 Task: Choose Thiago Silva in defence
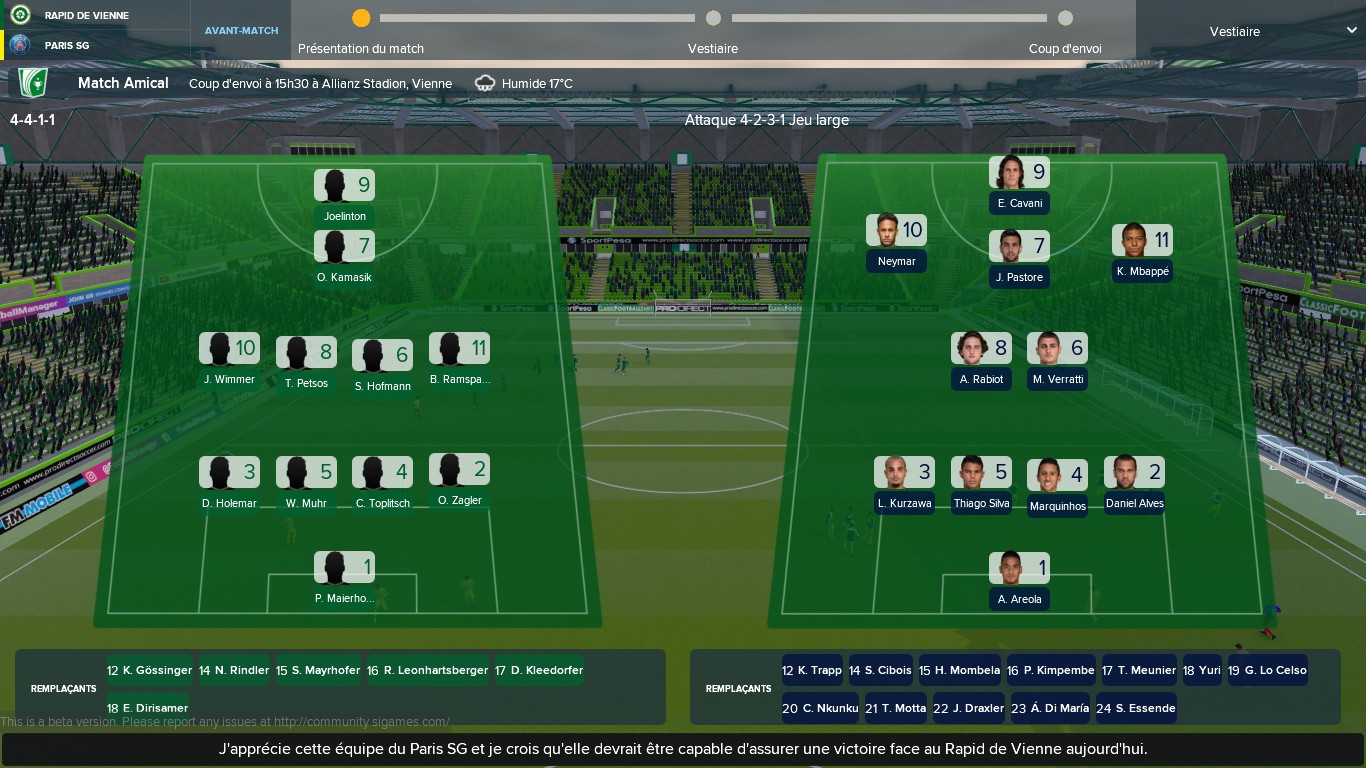(x=981, y=484)
